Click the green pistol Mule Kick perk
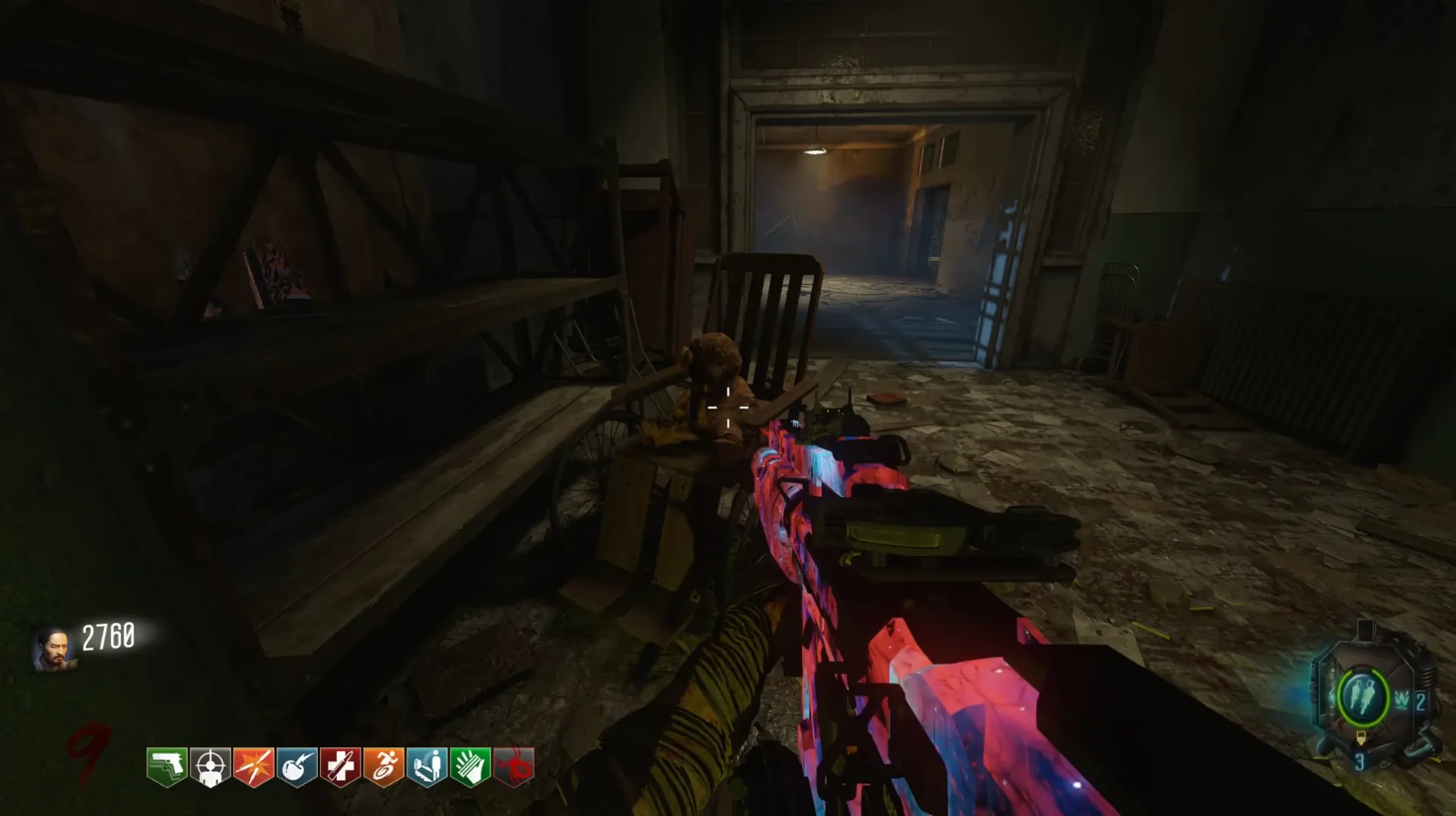This screenshot has width=1456, height=816. (x=167, y=766)
